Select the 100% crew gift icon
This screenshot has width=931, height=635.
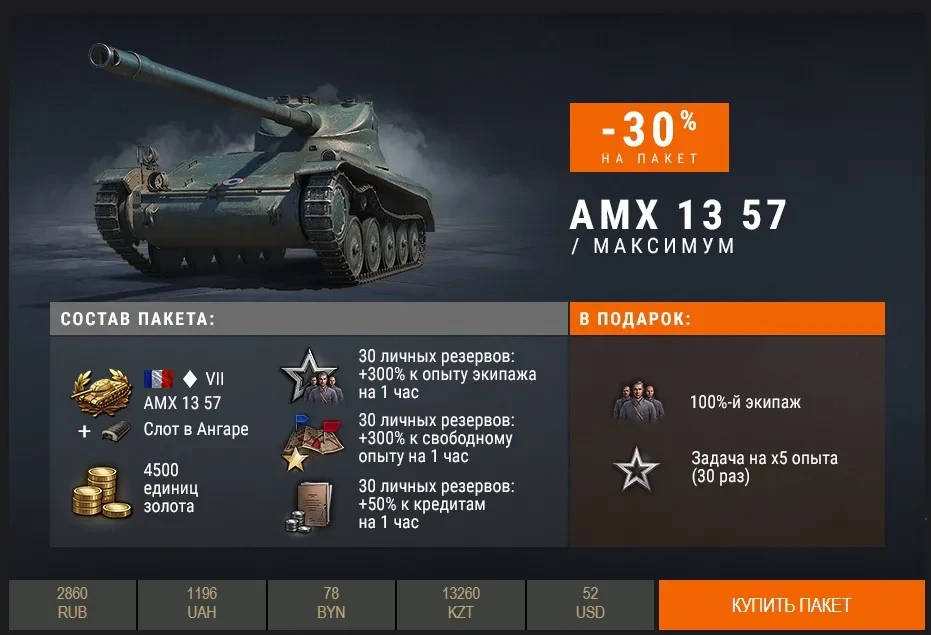pos(639,402)
